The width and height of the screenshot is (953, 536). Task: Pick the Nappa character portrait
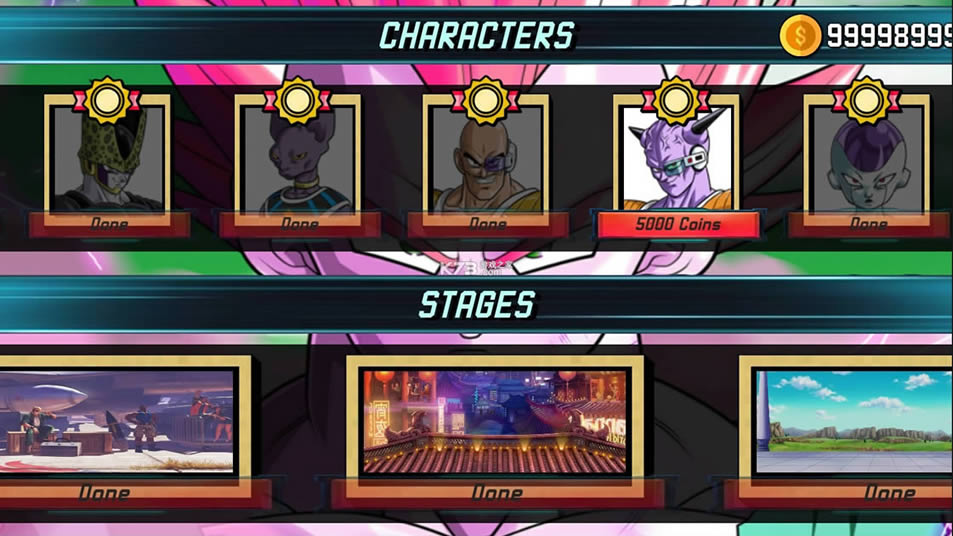tap(486, 158)
